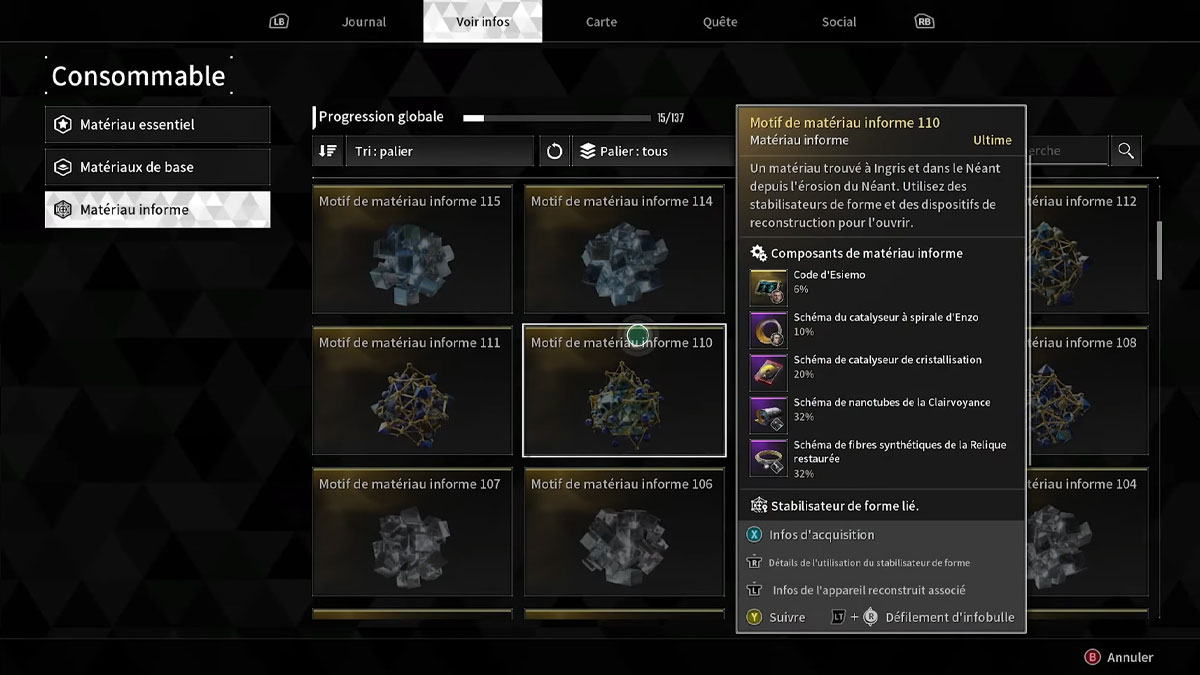
Task: Select Motif de matériau informe 114
Action: pyautogui.click(x=624, y=249)
